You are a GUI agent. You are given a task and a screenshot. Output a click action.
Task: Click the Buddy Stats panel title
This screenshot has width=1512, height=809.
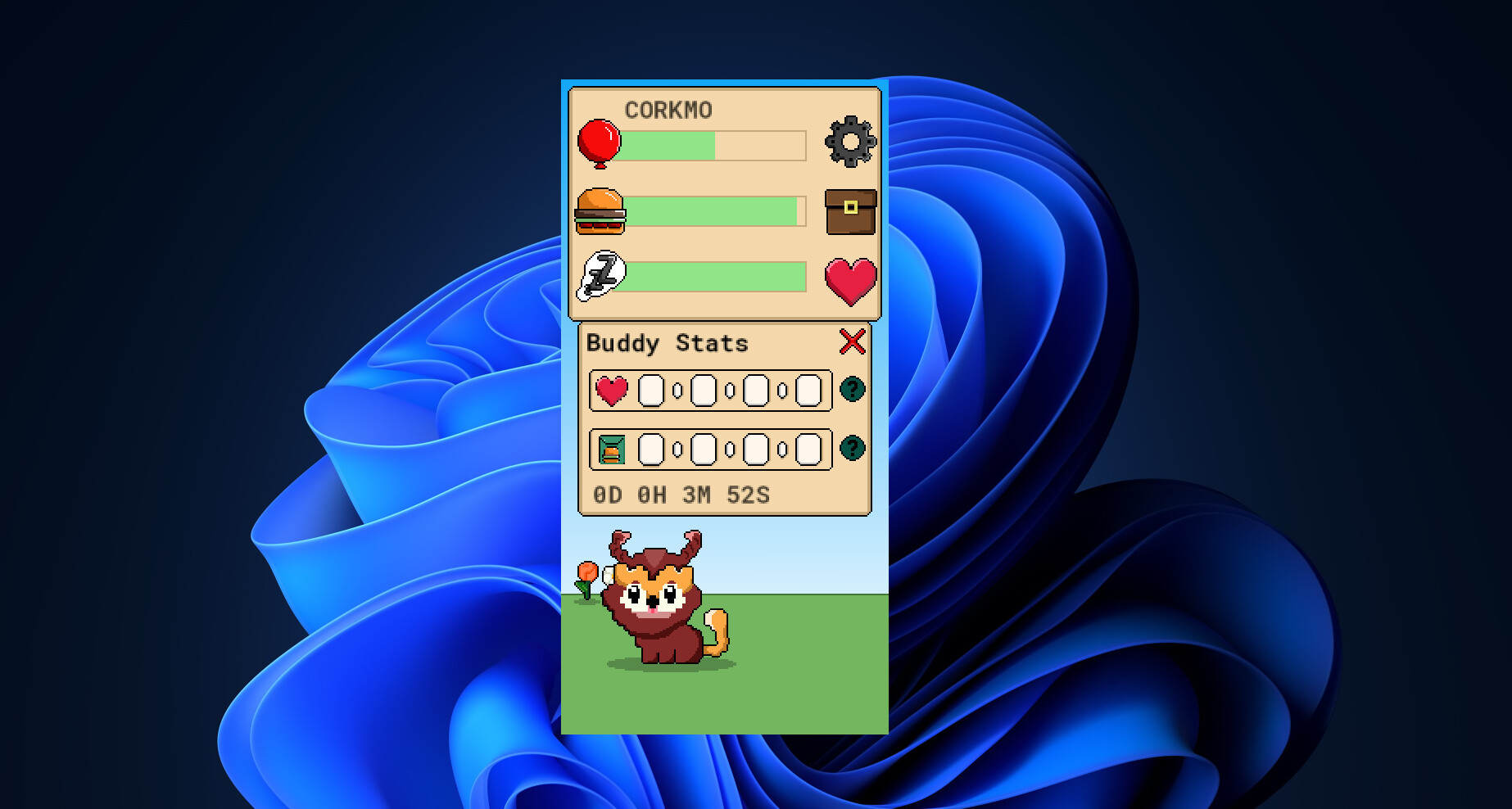point(668,343)
